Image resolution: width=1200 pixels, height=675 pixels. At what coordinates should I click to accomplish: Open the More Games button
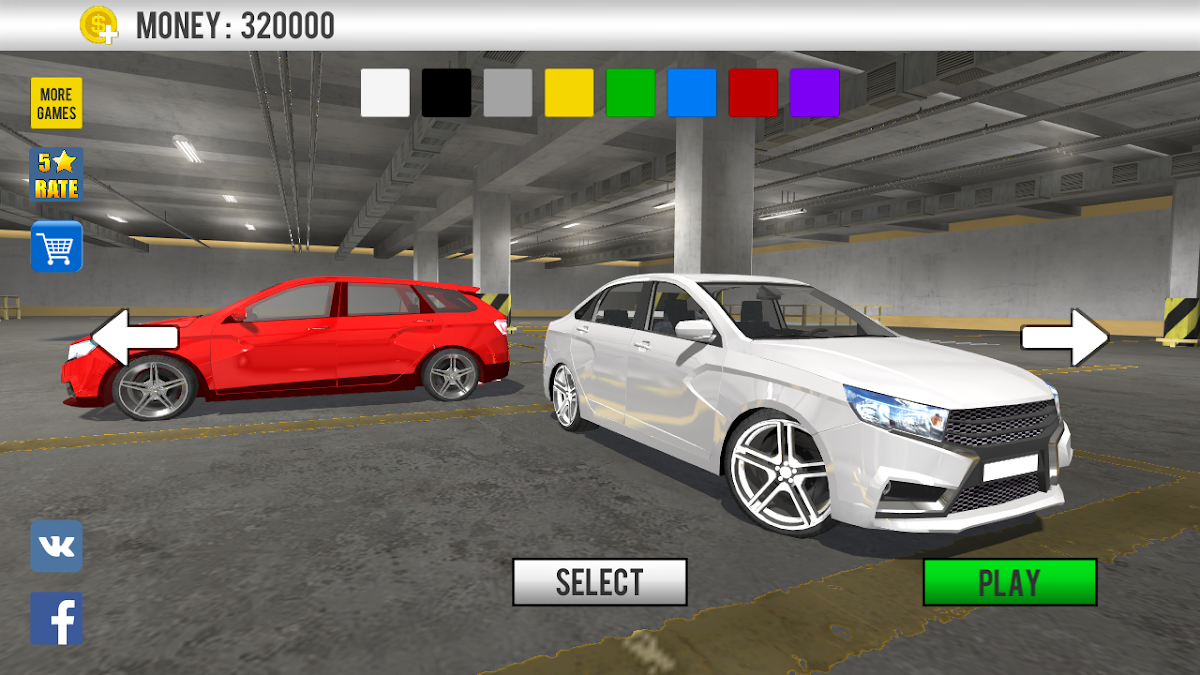point(57,104)
